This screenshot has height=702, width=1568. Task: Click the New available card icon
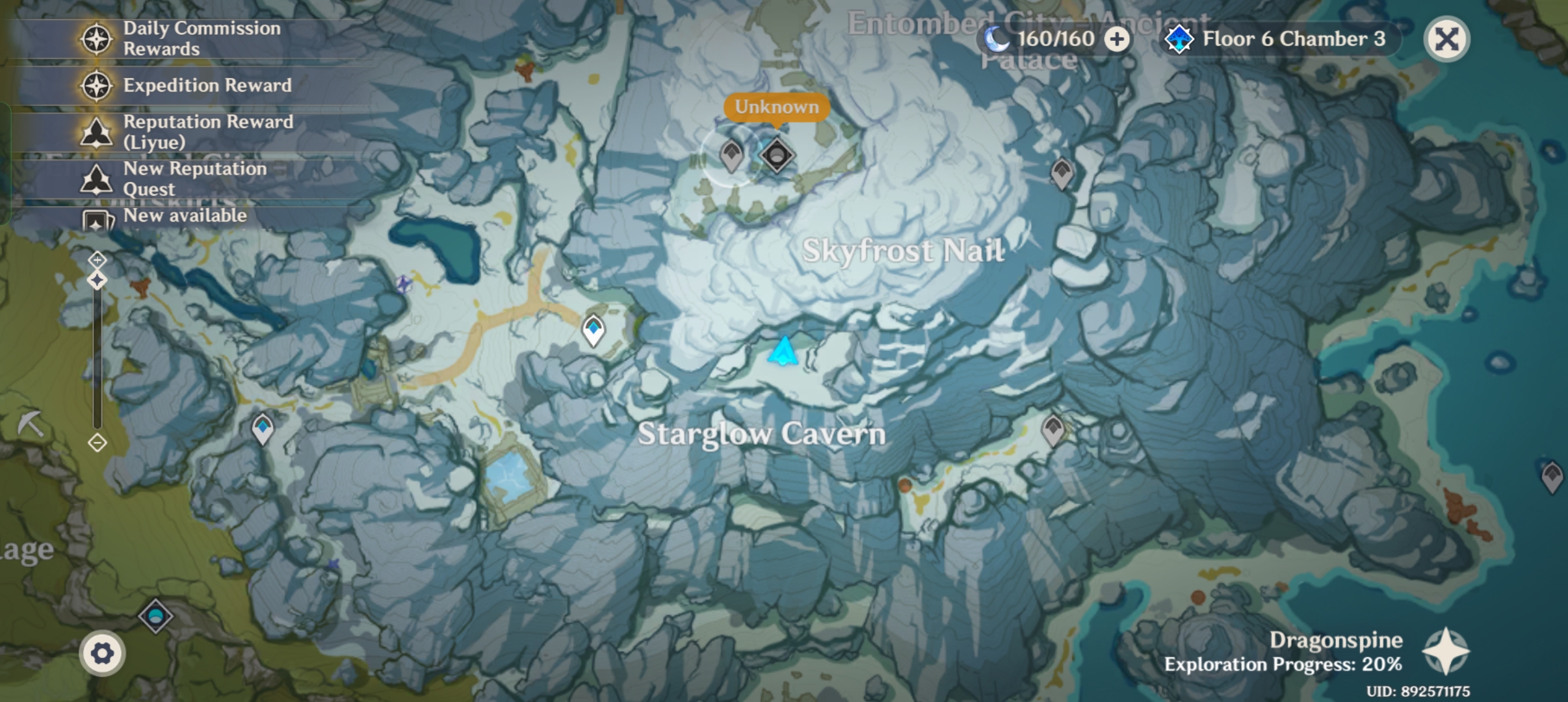[x=96, y=222]
